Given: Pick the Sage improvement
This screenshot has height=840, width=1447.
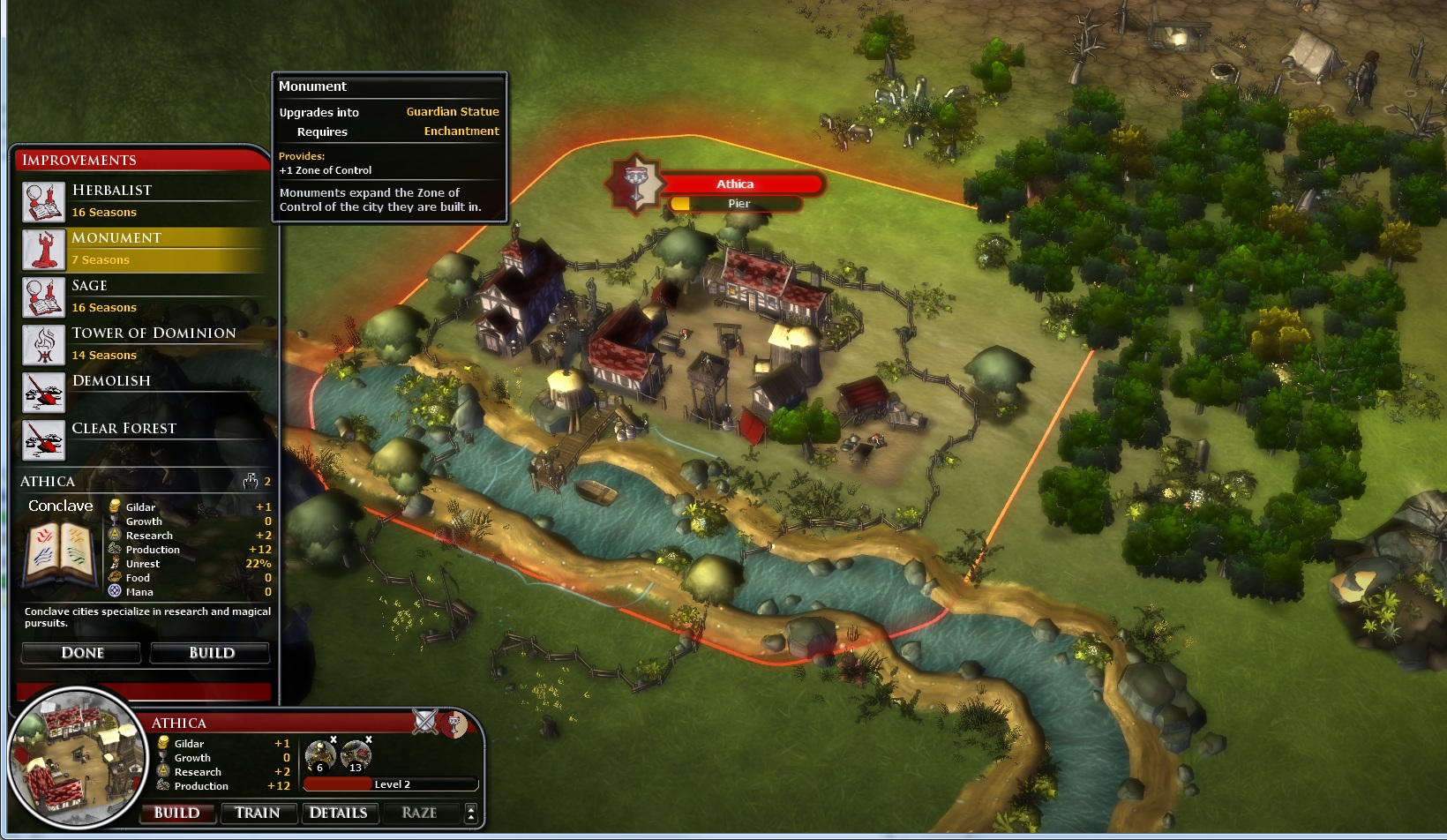Looking at the screenshot, I should pyautogui.click(x=141, y=296).
